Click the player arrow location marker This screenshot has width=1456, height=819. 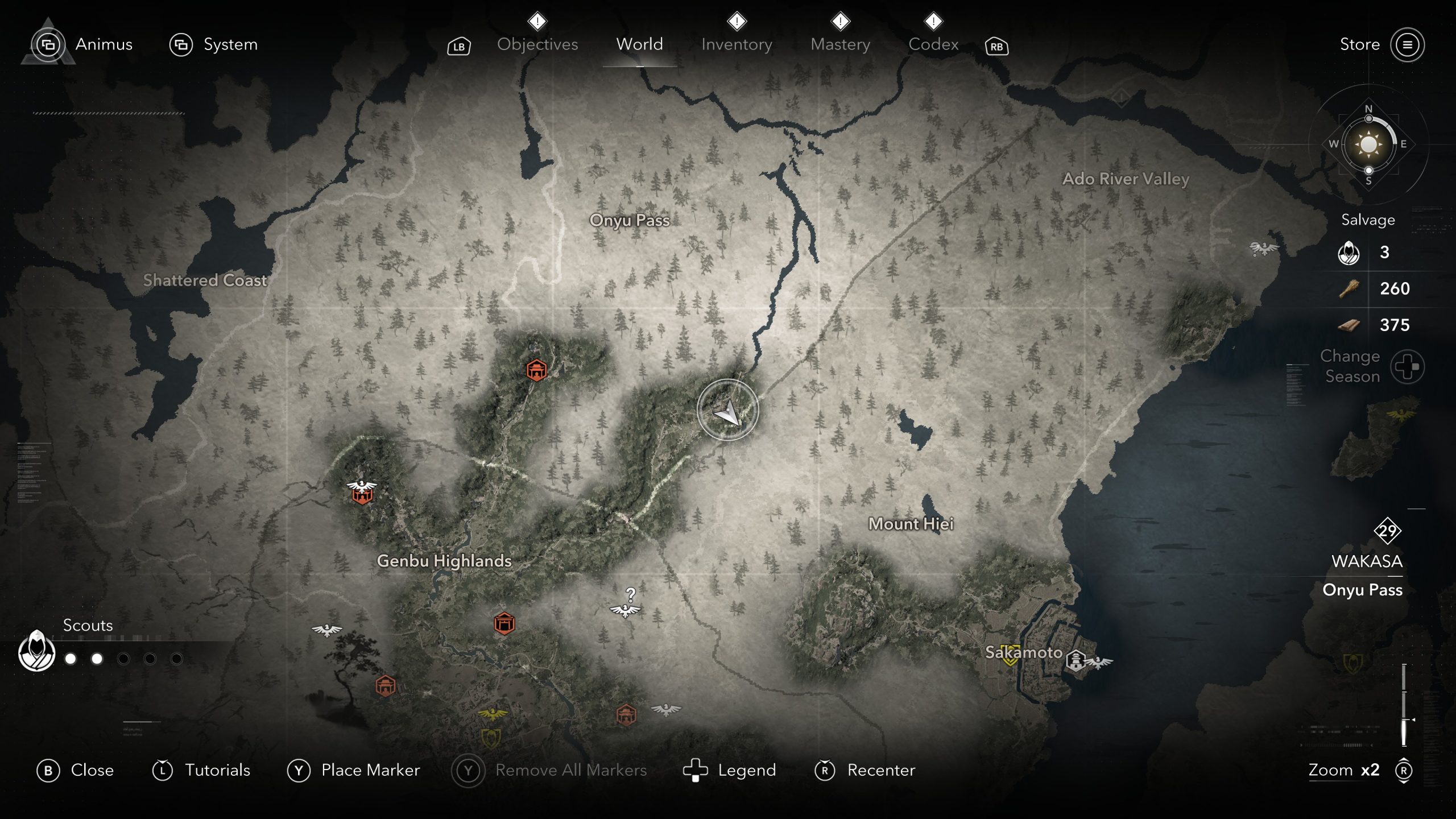click(x=727, y=410)
